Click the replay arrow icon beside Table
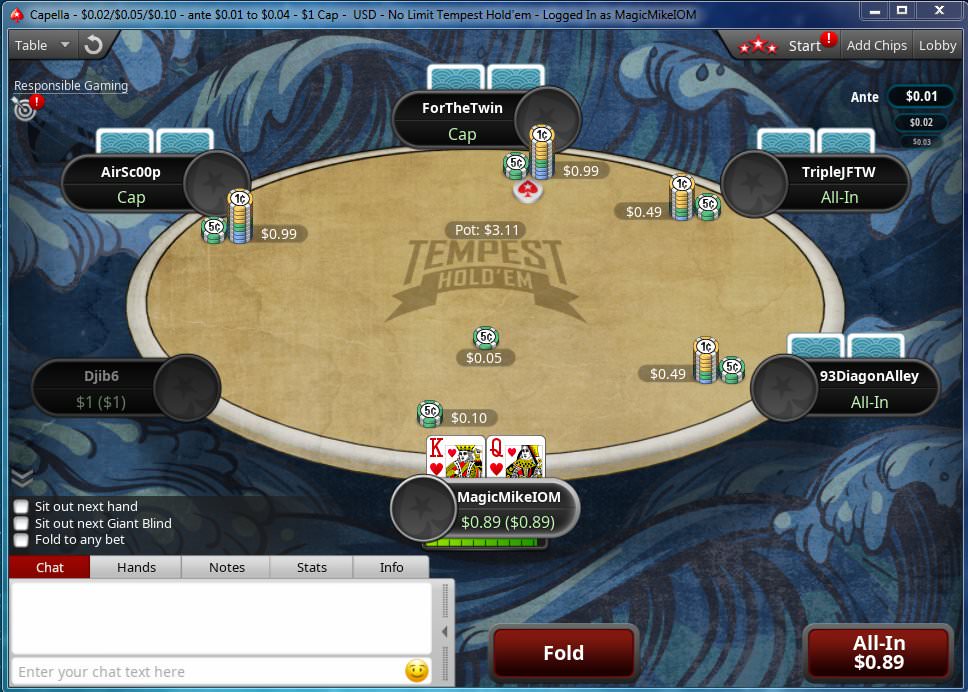 (x=94, y=45)
